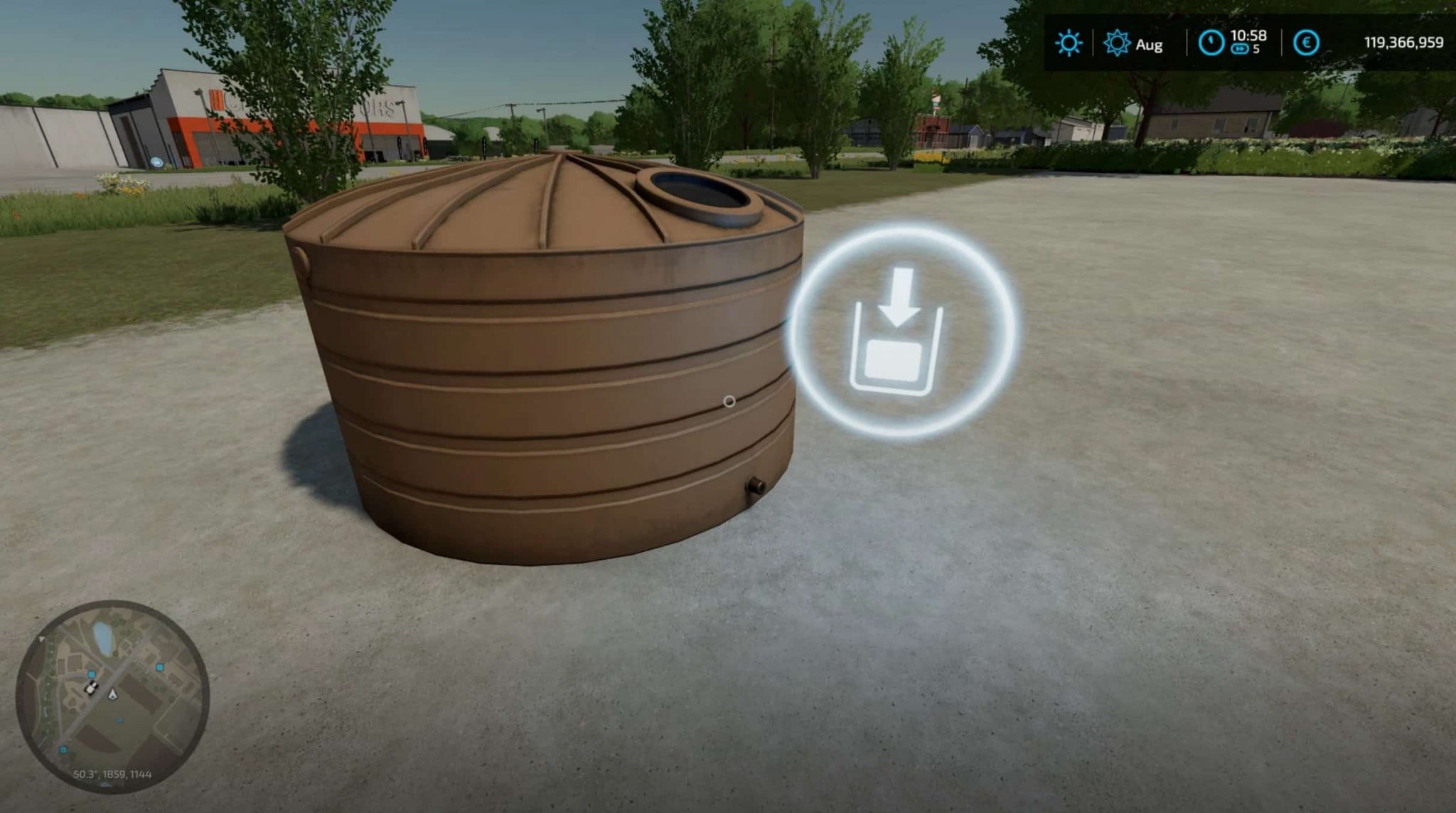Click the fast-forward time speed icon
This screenshot has width=1456, height=813.
(x=1241, y=48)
